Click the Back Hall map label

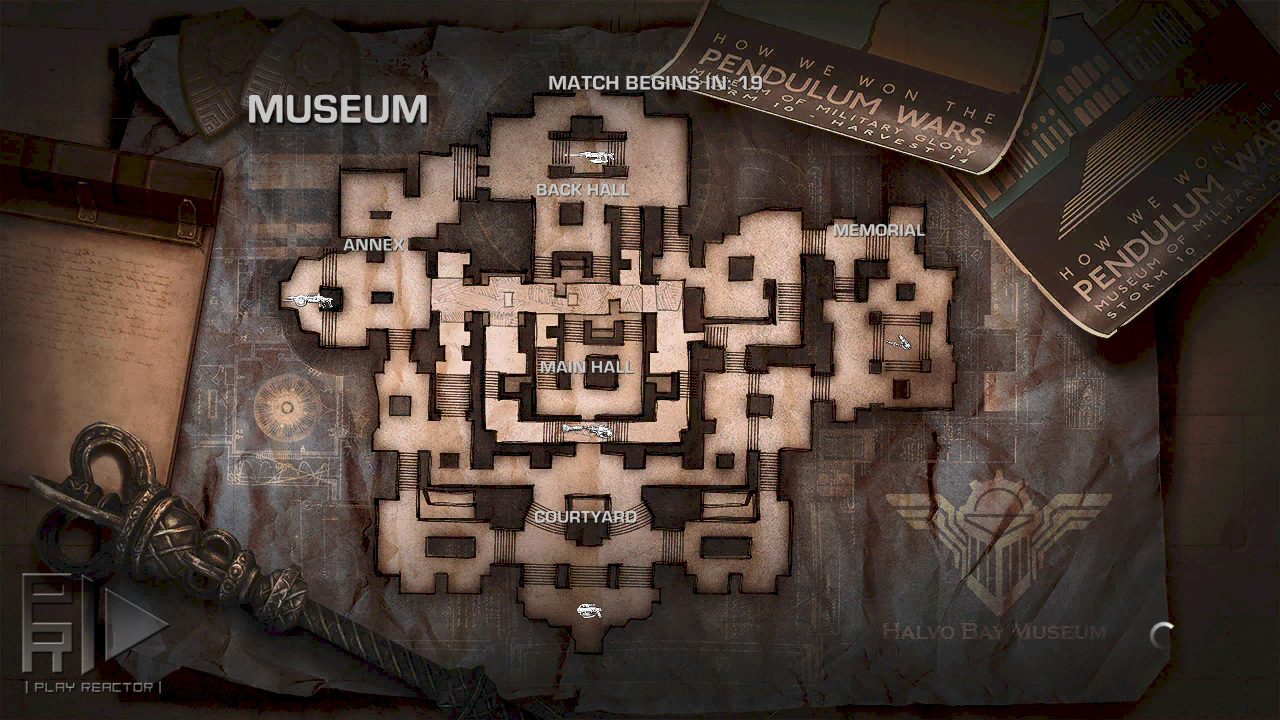[x=583, y=189]
